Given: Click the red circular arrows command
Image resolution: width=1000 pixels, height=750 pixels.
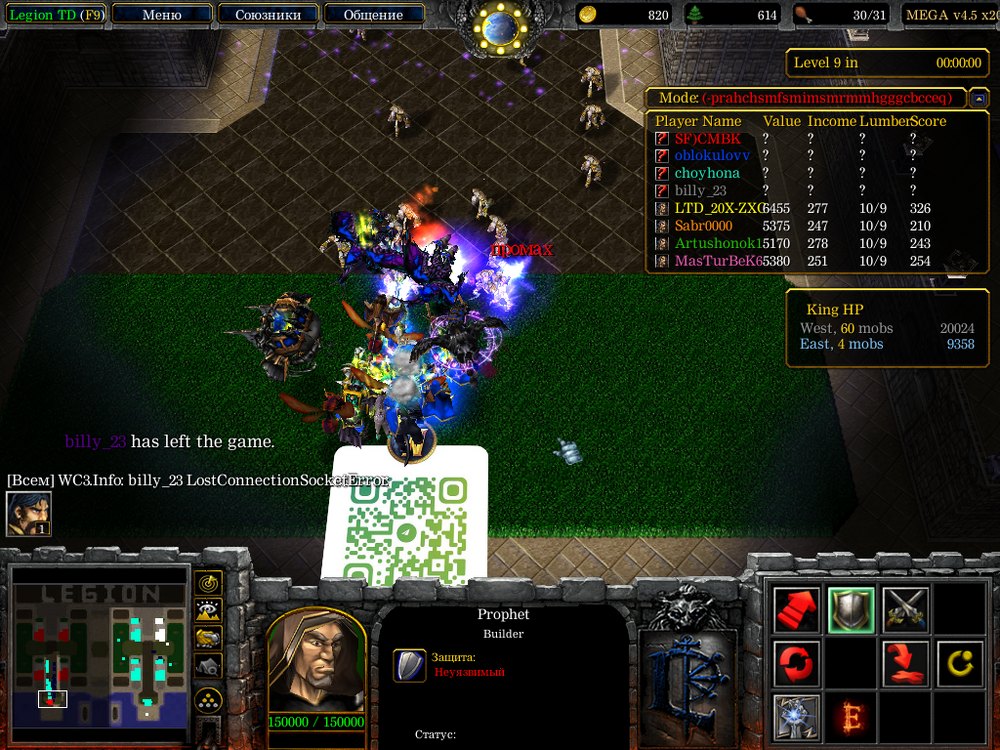Looking at the screenshot, I should (x=797, y=663).
